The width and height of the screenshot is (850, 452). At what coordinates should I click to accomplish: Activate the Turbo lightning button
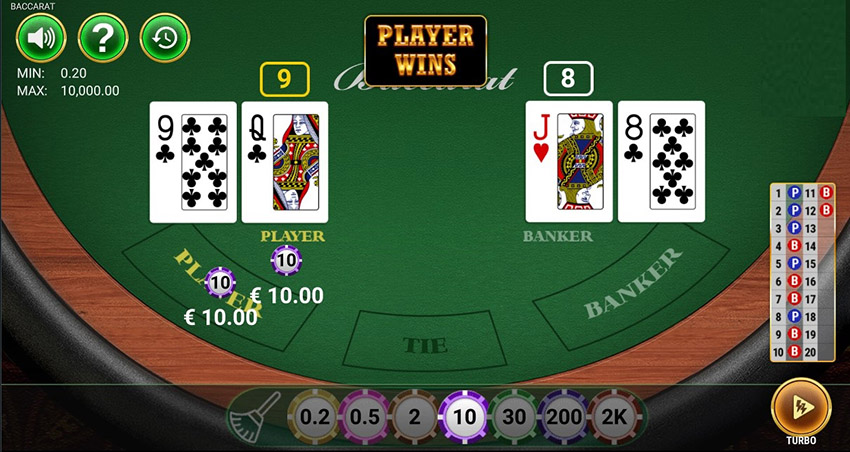tap(801, 407)
